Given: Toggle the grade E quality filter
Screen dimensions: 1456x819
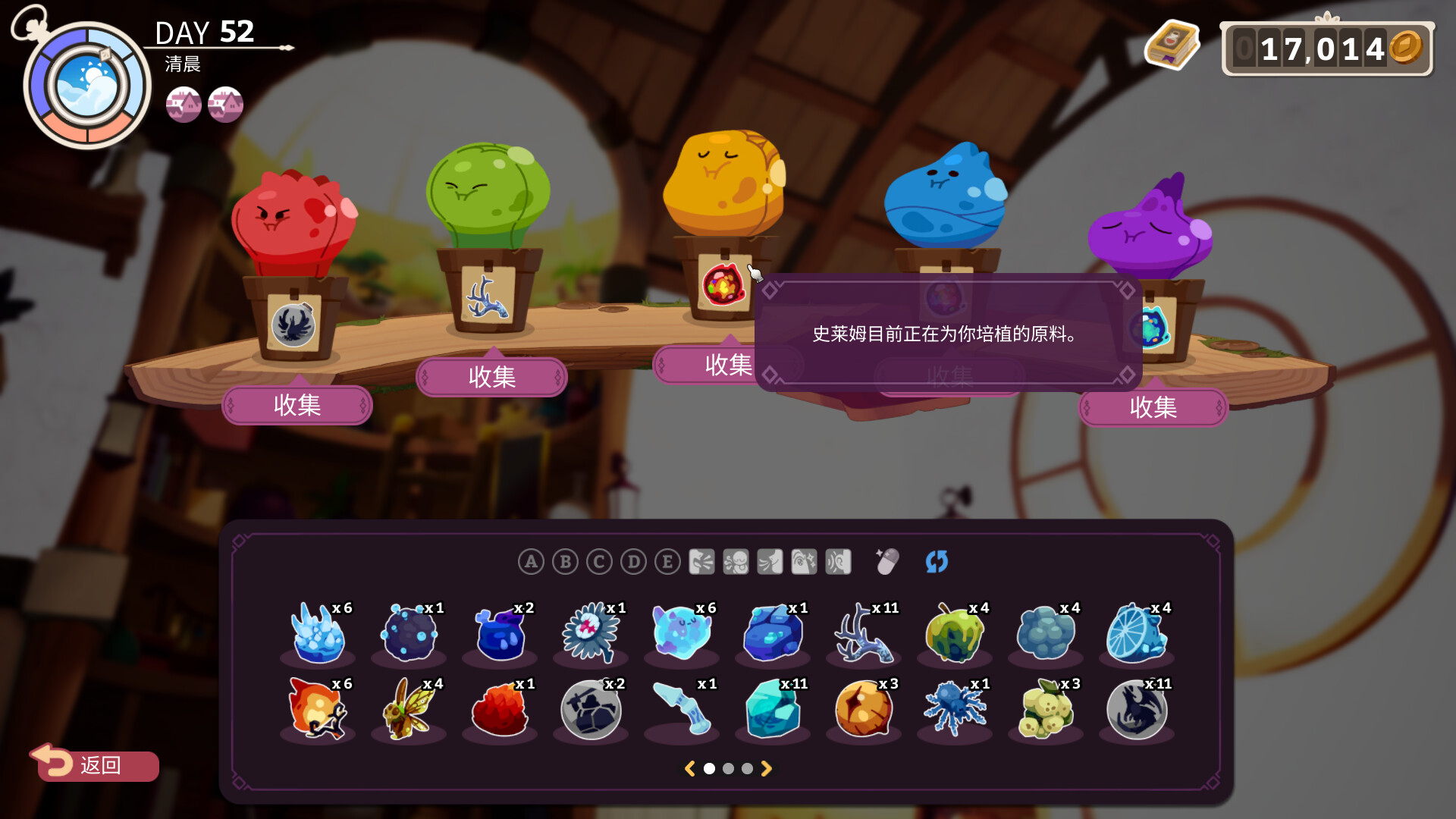Looking at the screenshot, I should (x=667, y=562).
